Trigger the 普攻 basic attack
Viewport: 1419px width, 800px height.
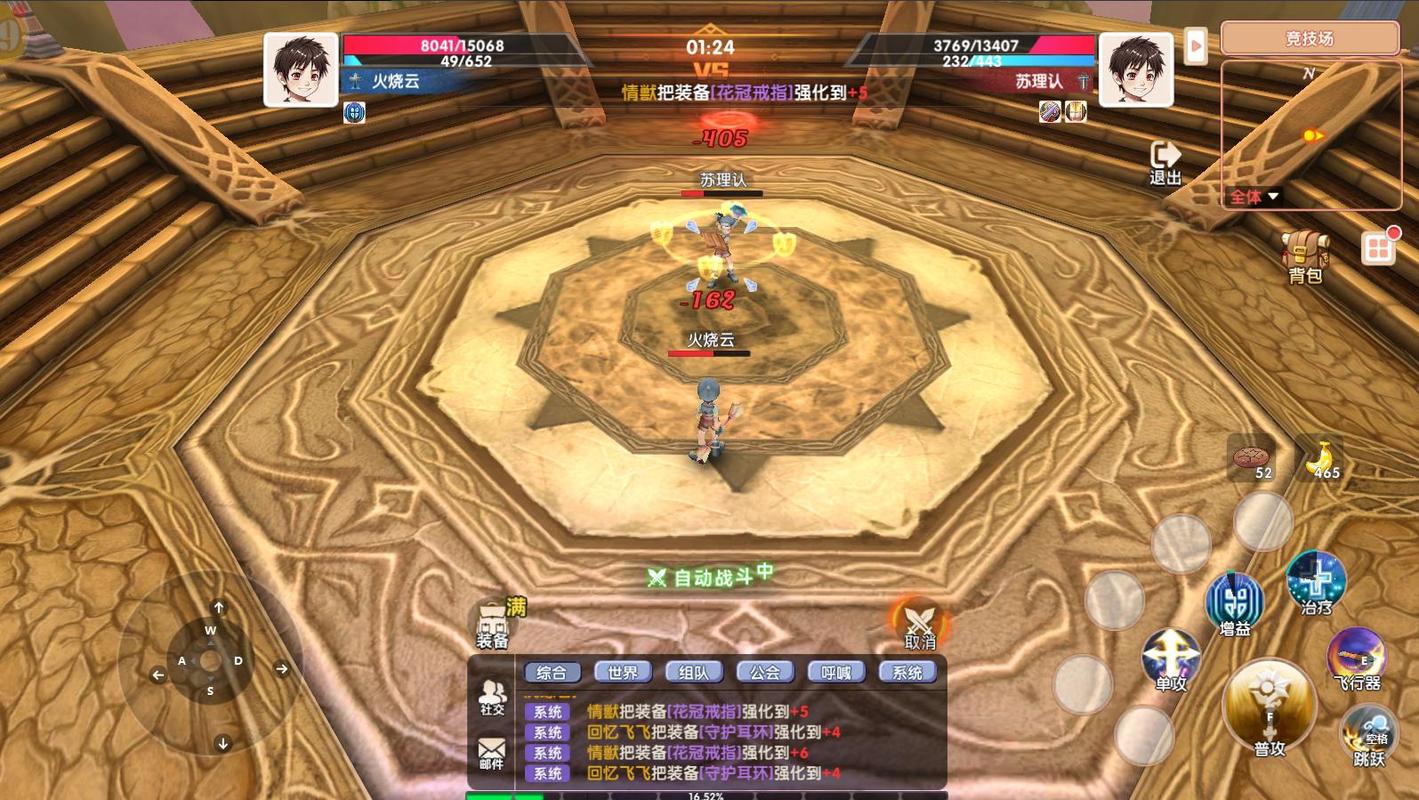(1269, 708)
